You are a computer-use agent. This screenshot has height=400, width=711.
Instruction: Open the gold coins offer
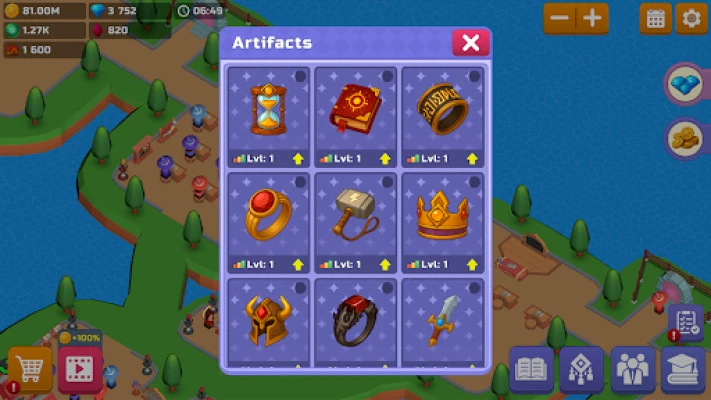686,138
